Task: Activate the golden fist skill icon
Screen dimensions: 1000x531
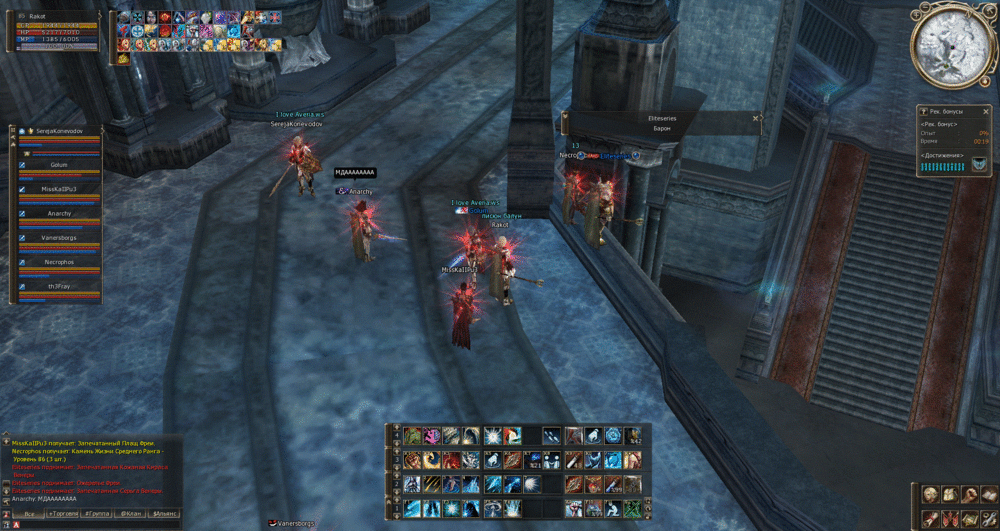Action: [x=413, y=459]
